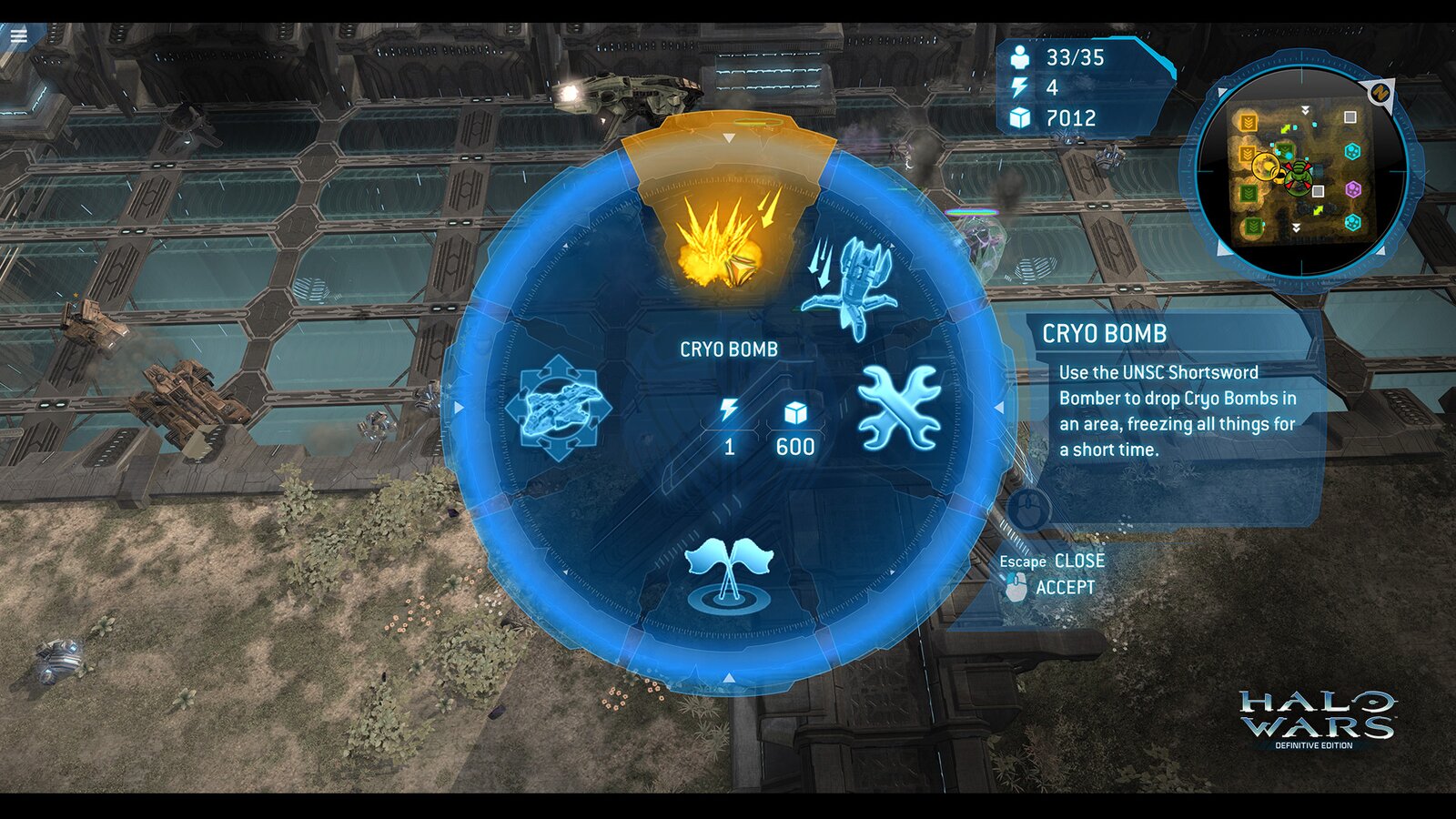
Task: Click a cyan hexagon marker on the minimap
Action: pyautogui.click(x=1353, y=152)
